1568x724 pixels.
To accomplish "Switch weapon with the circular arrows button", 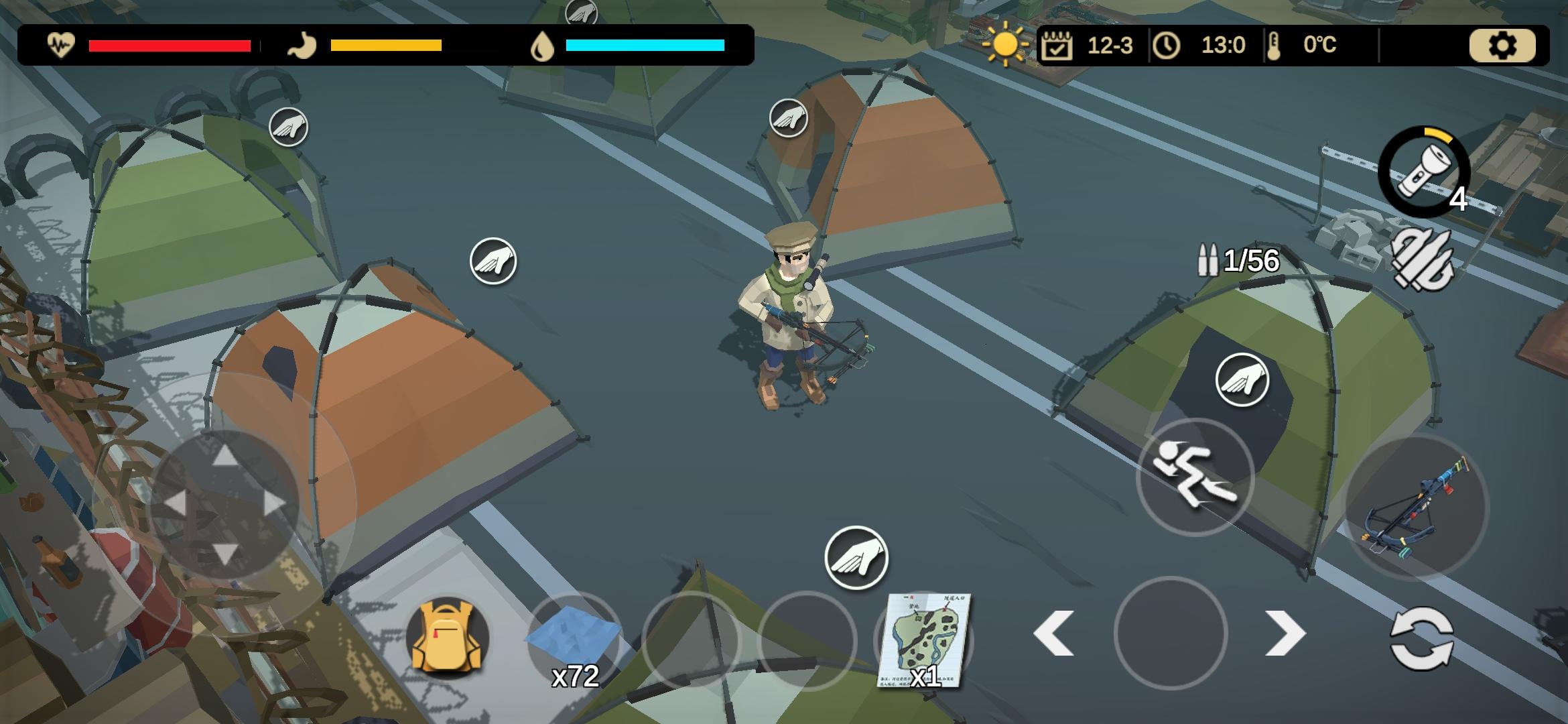I will pos(1421,638).
